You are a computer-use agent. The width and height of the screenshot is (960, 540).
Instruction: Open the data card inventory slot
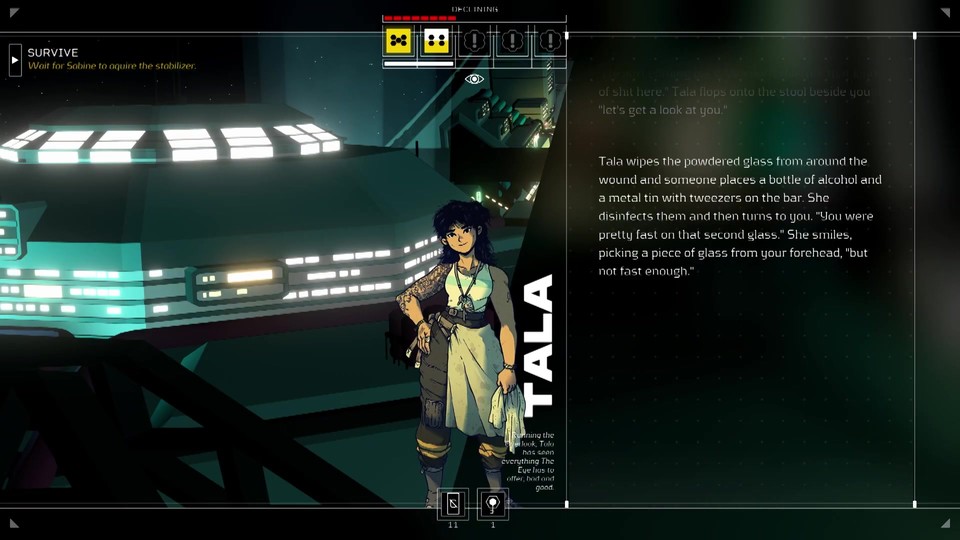tap(453, 504)
